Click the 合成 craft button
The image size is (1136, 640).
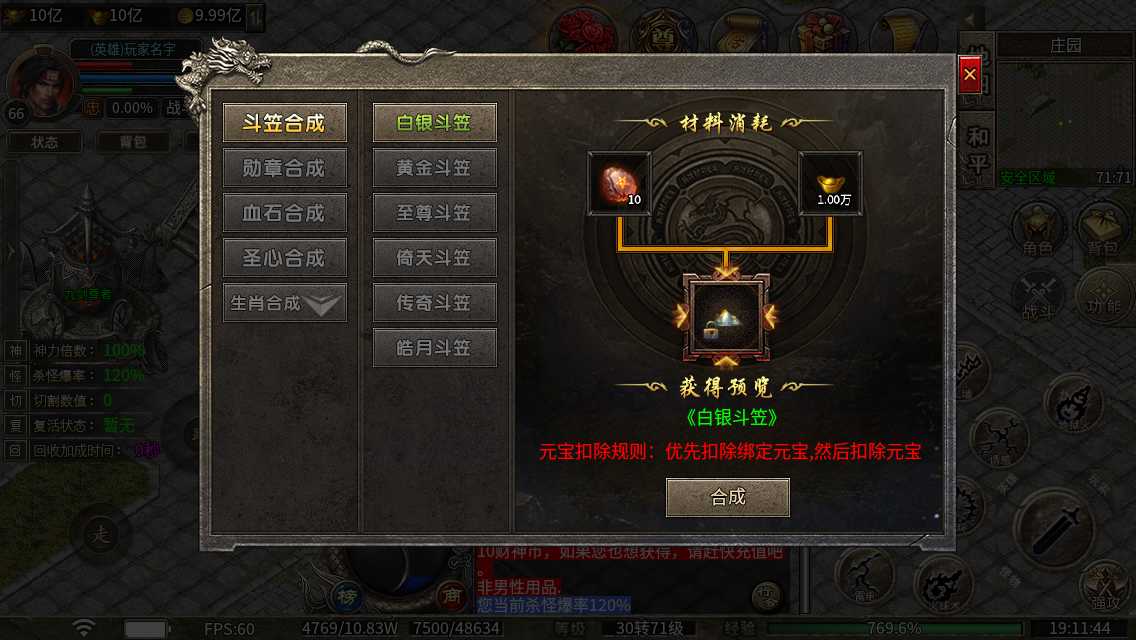[x=728, y=497]
